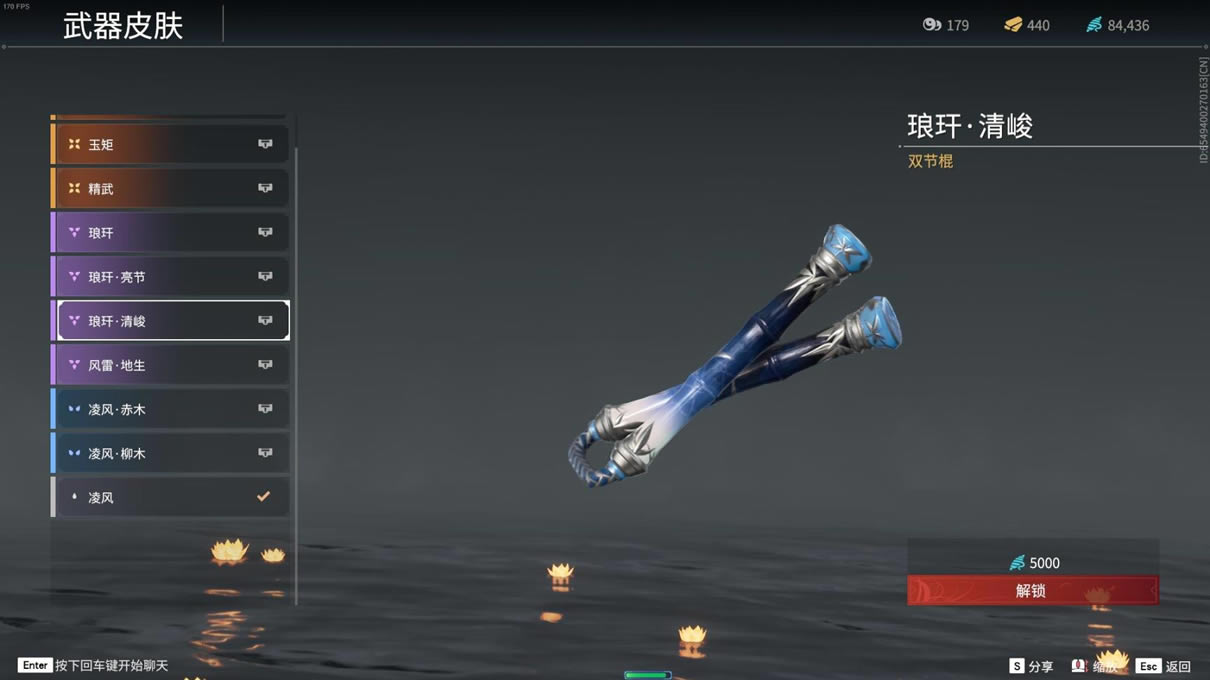Click 返回 to go back
This screenshot has width=1210, height=680.
[x=1165, y=666]
